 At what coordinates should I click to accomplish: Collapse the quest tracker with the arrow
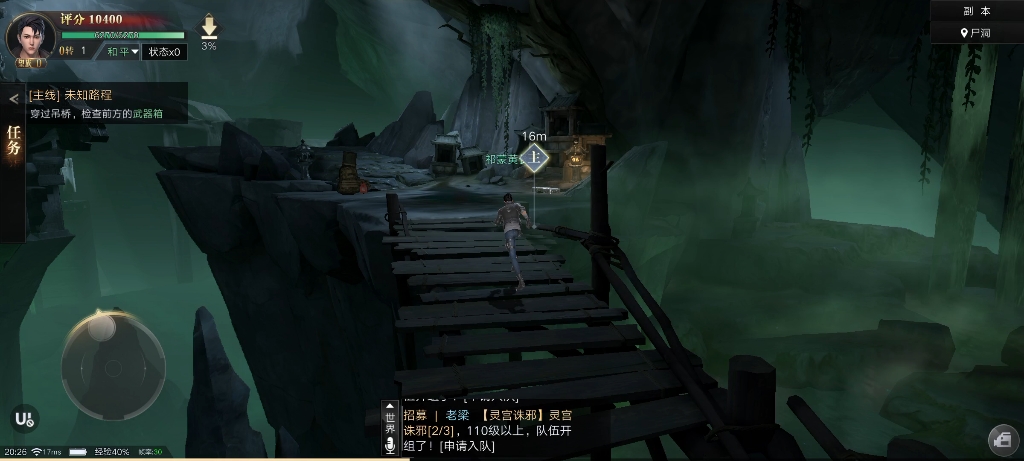coord(13,98)
